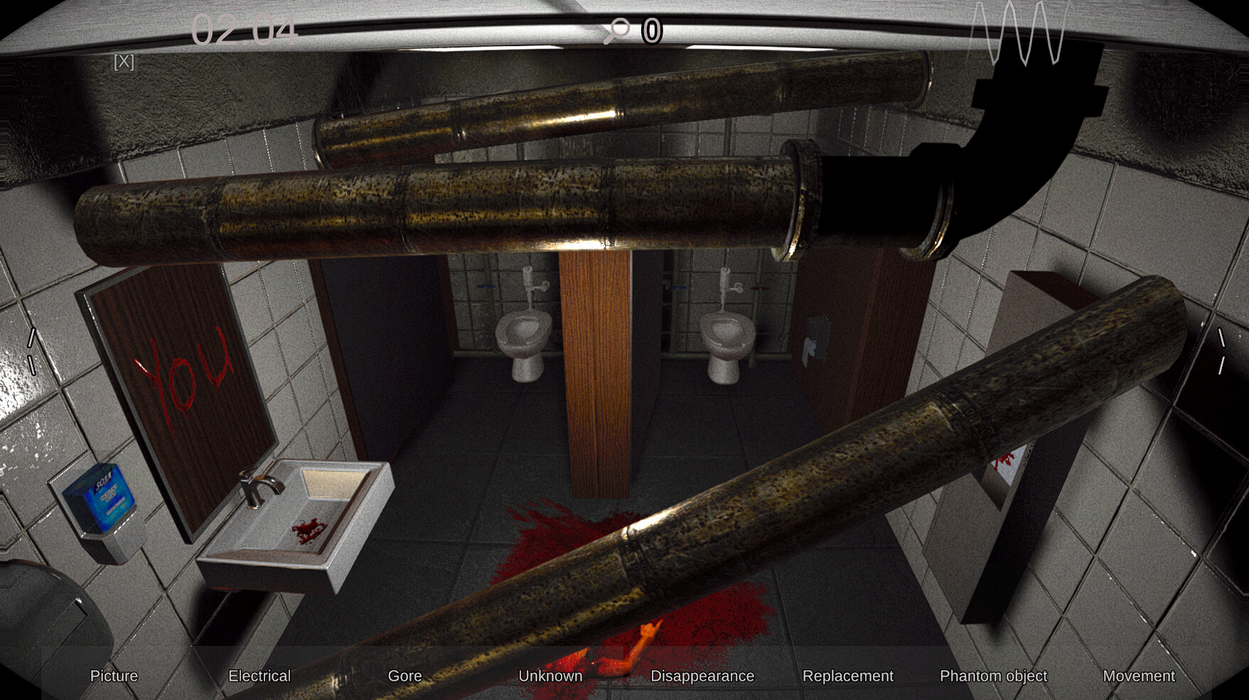Select Gore as the anomaly
This screenshot has width=1249, height=700.
[405, 676]
